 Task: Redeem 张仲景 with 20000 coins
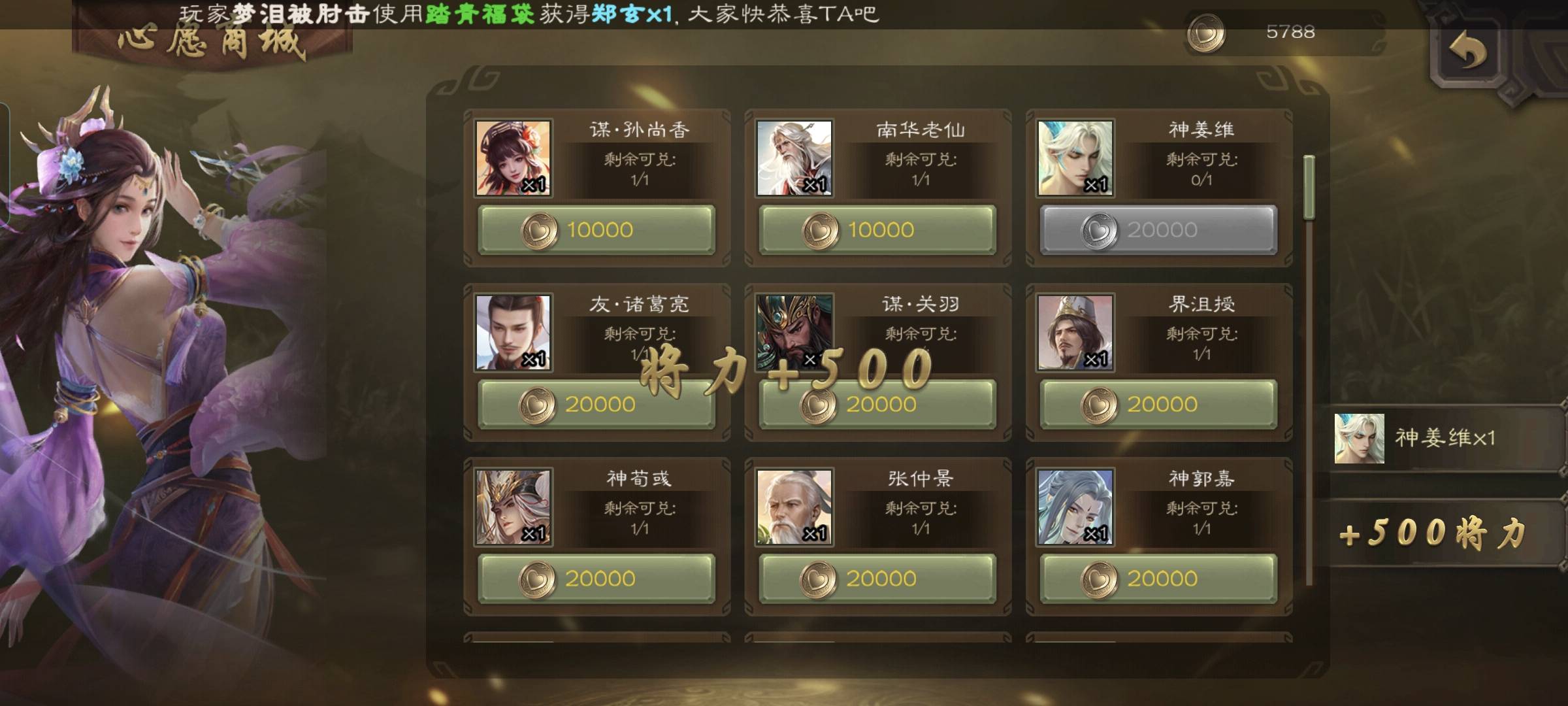pos(877,579)
